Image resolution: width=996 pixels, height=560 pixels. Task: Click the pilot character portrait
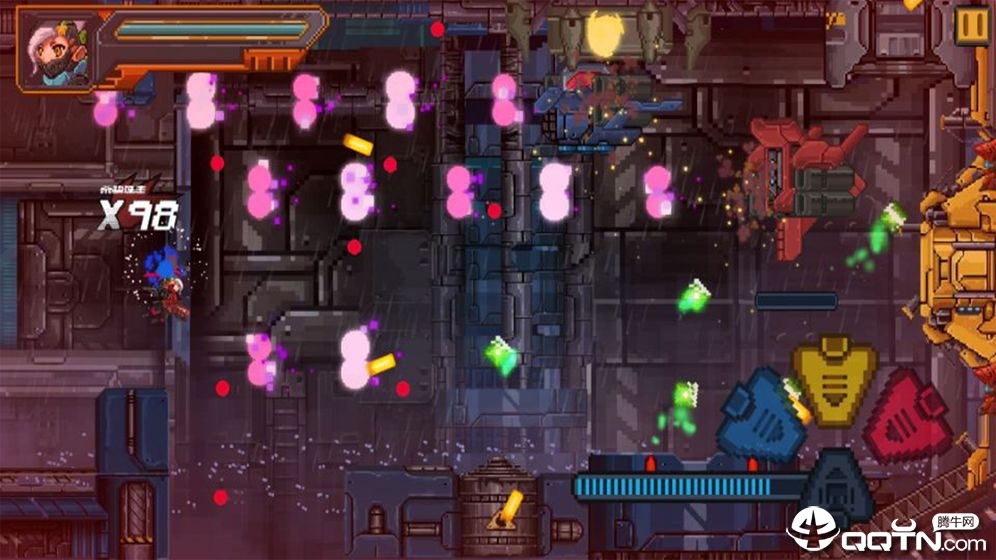click(x=58, y=49)
